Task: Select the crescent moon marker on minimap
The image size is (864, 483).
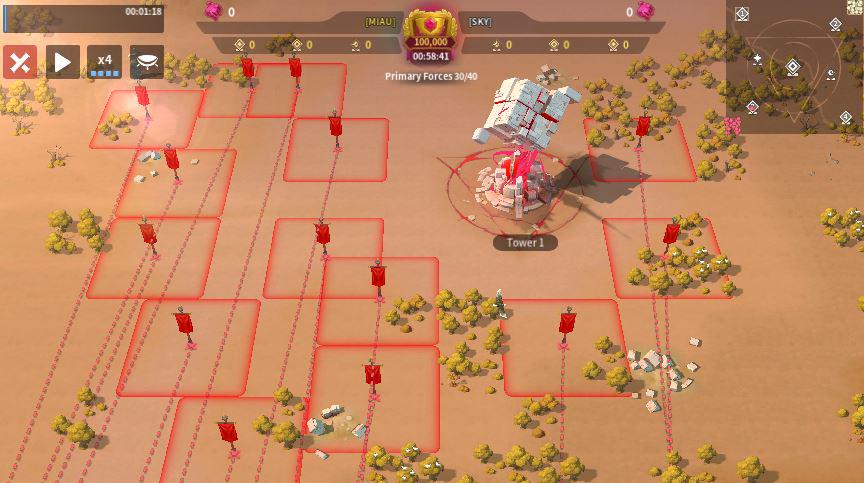Action: (830, 72)
